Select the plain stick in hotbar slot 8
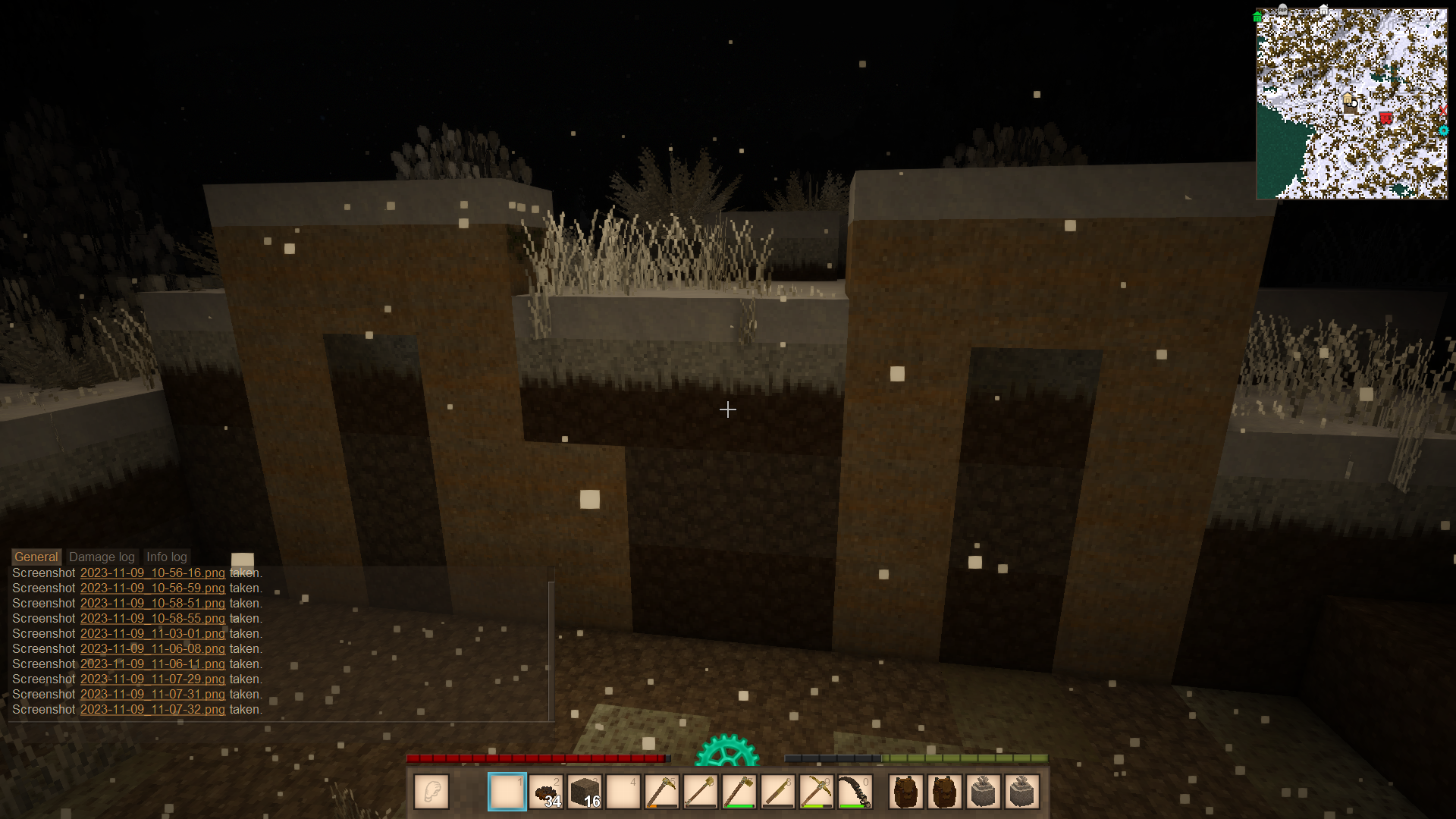1456x819 pixels. 778,792
